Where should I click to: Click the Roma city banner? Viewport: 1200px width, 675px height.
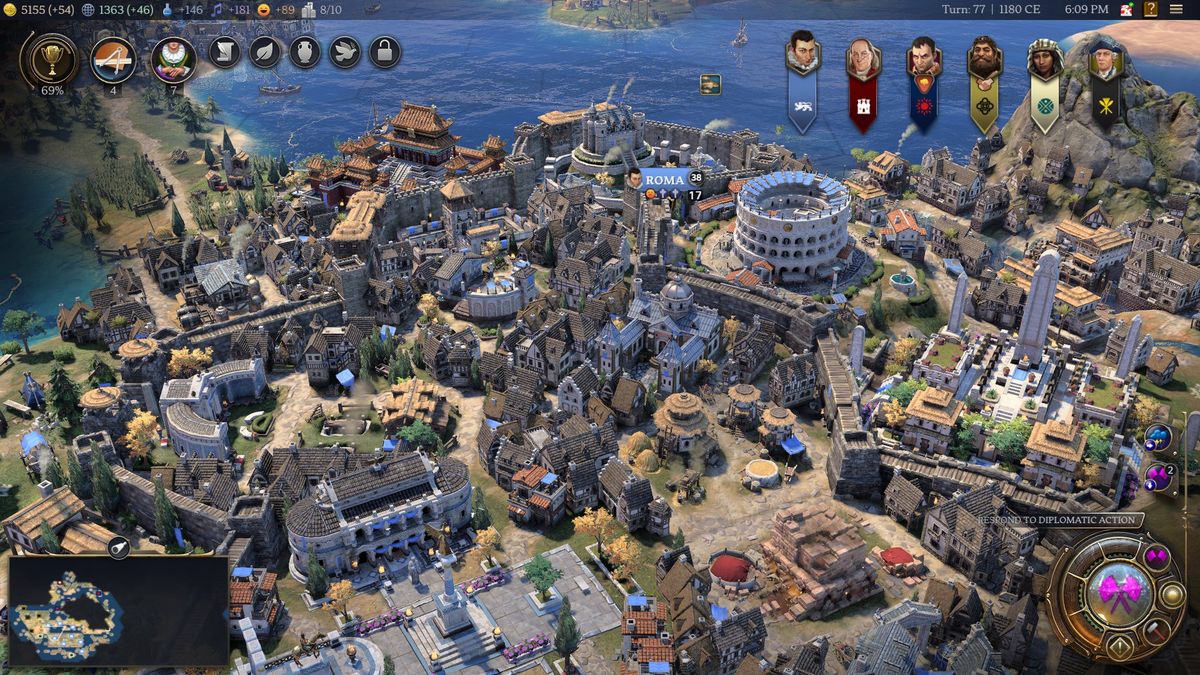coord(664,180)
